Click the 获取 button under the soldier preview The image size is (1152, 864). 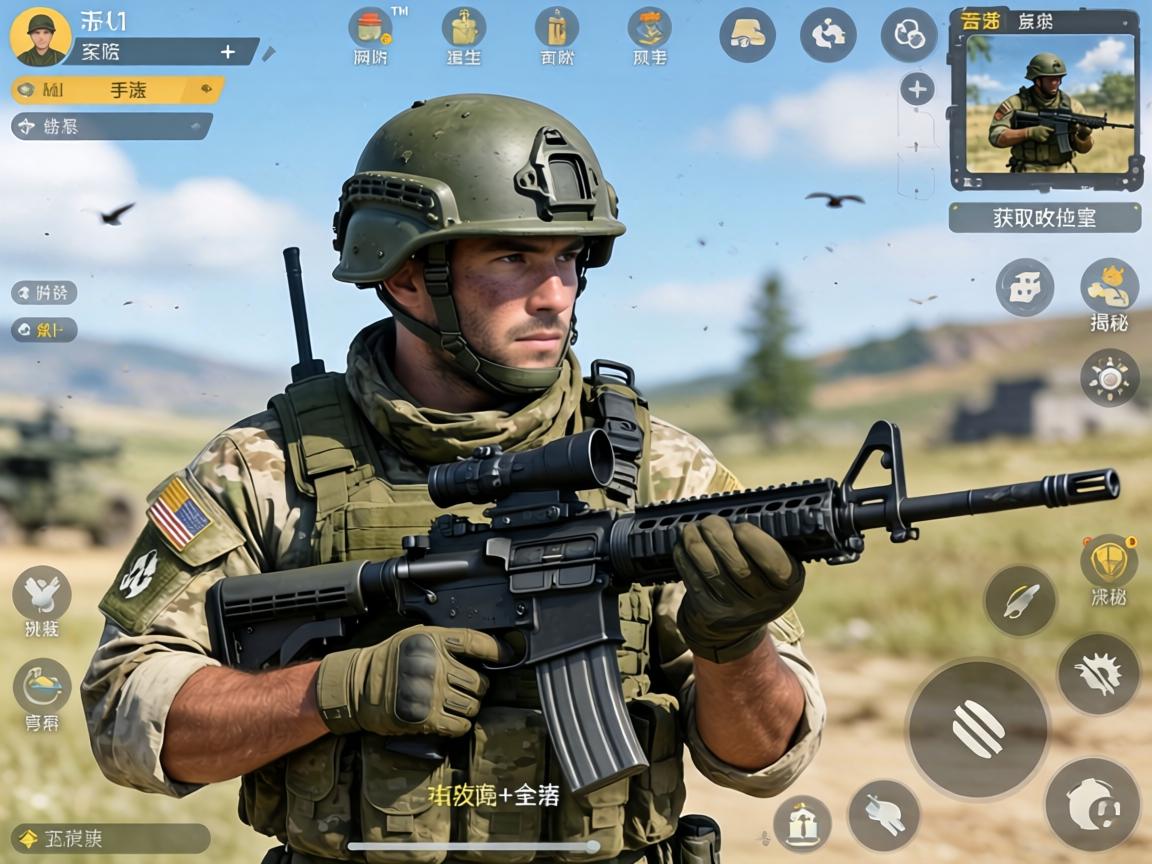1044,217
